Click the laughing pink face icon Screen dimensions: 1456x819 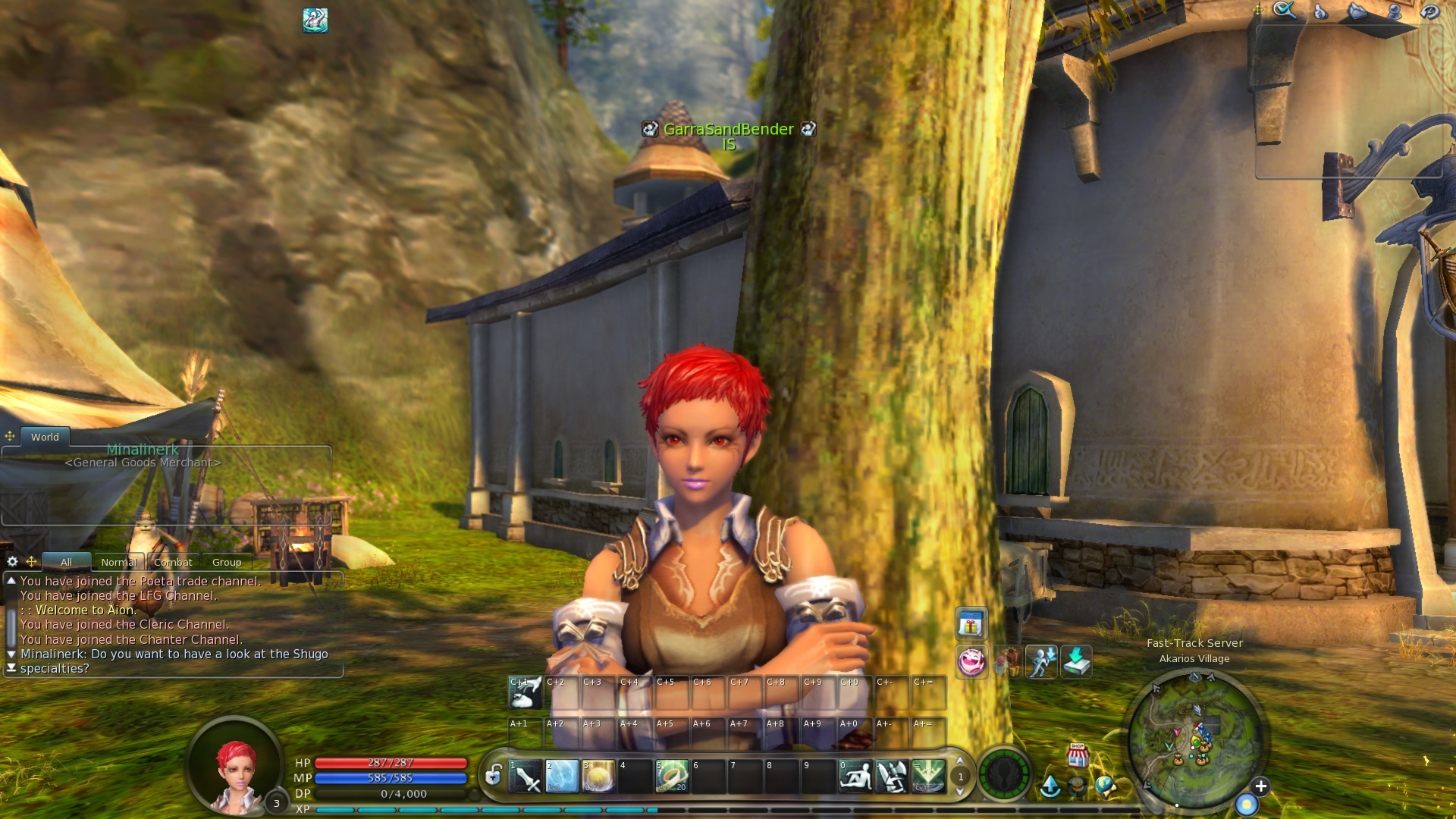[971, 662]
